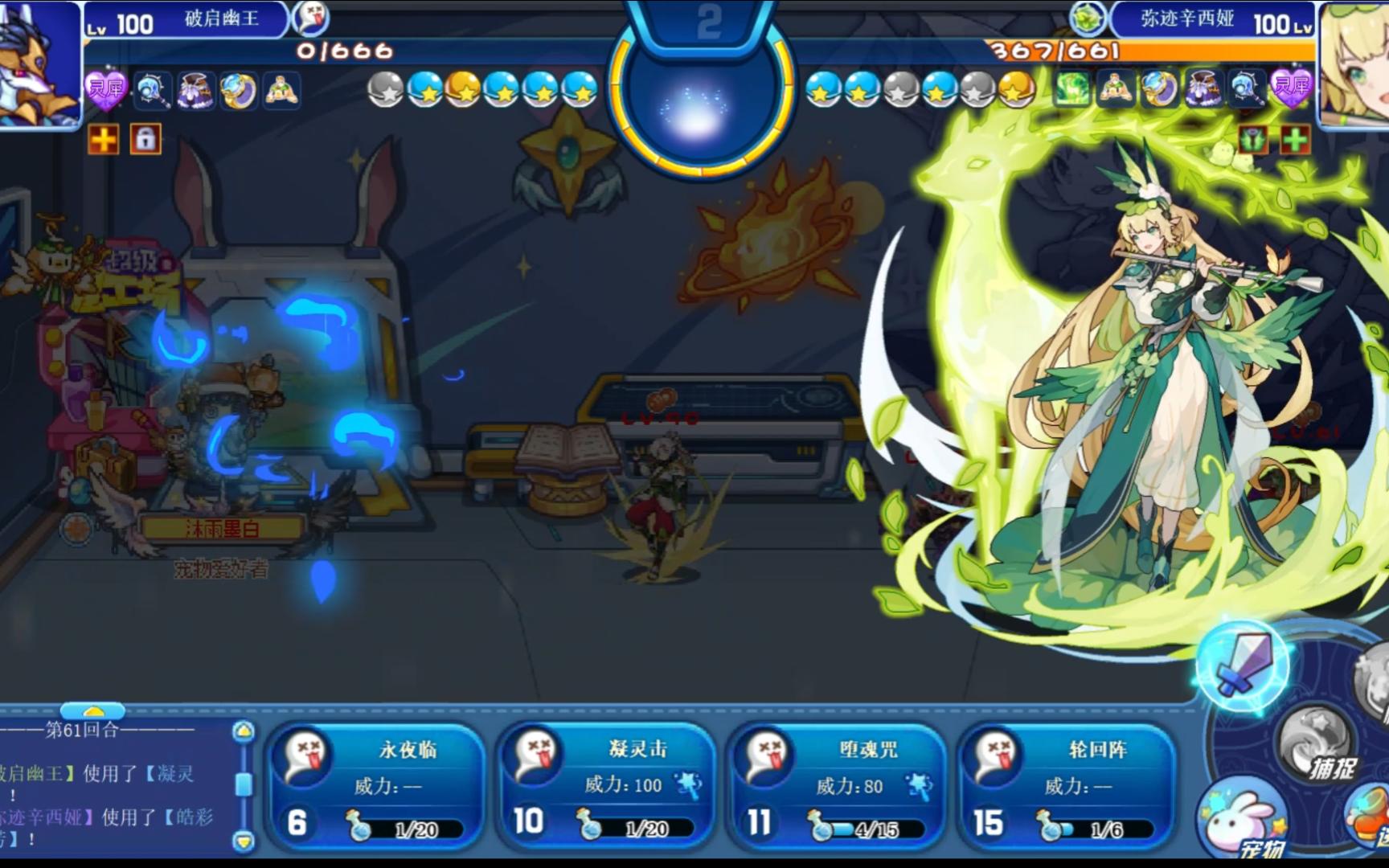Click the green plus buff icon

coord(1294,140)
